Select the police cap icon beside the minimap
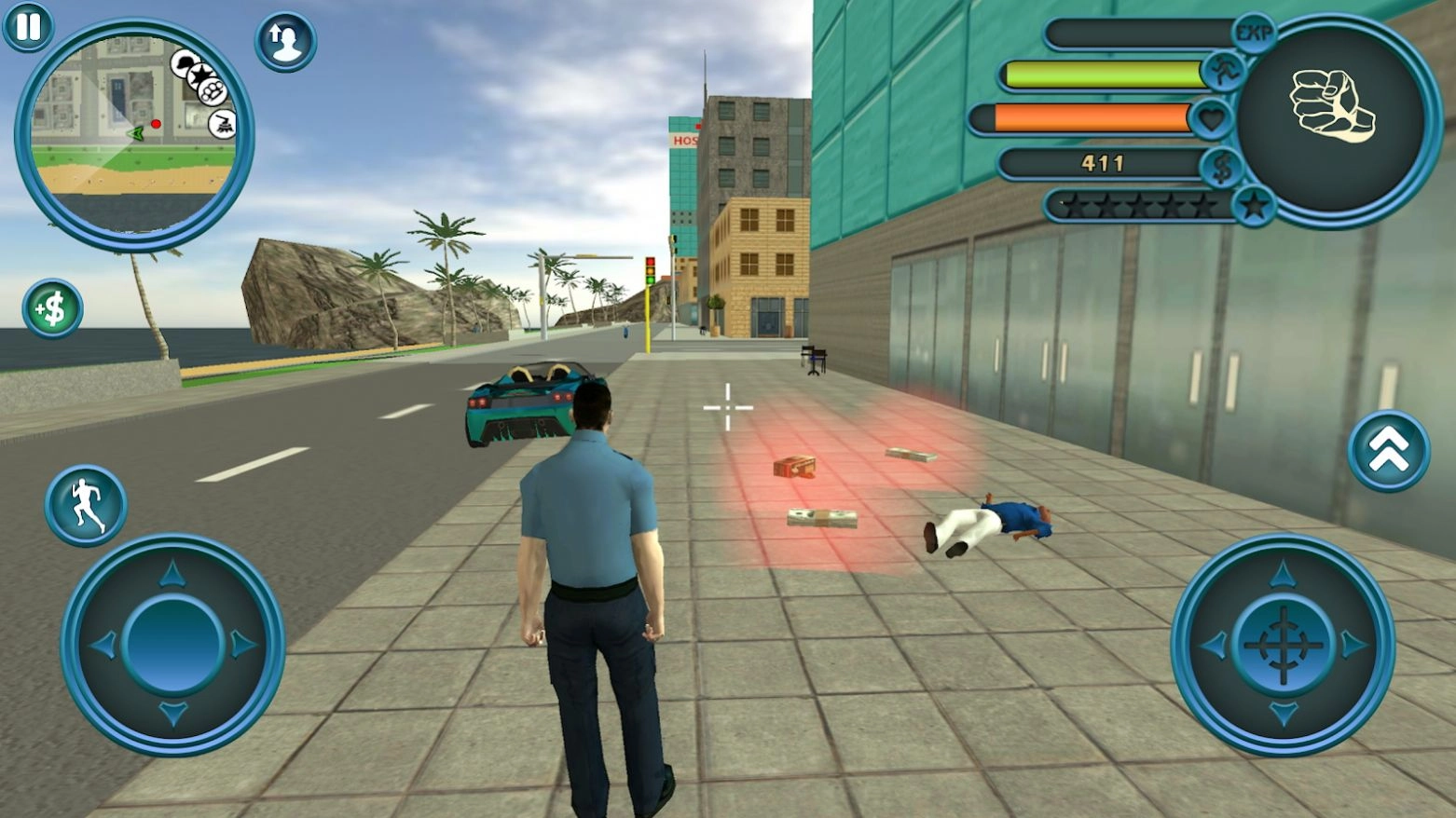 (184, 63)
